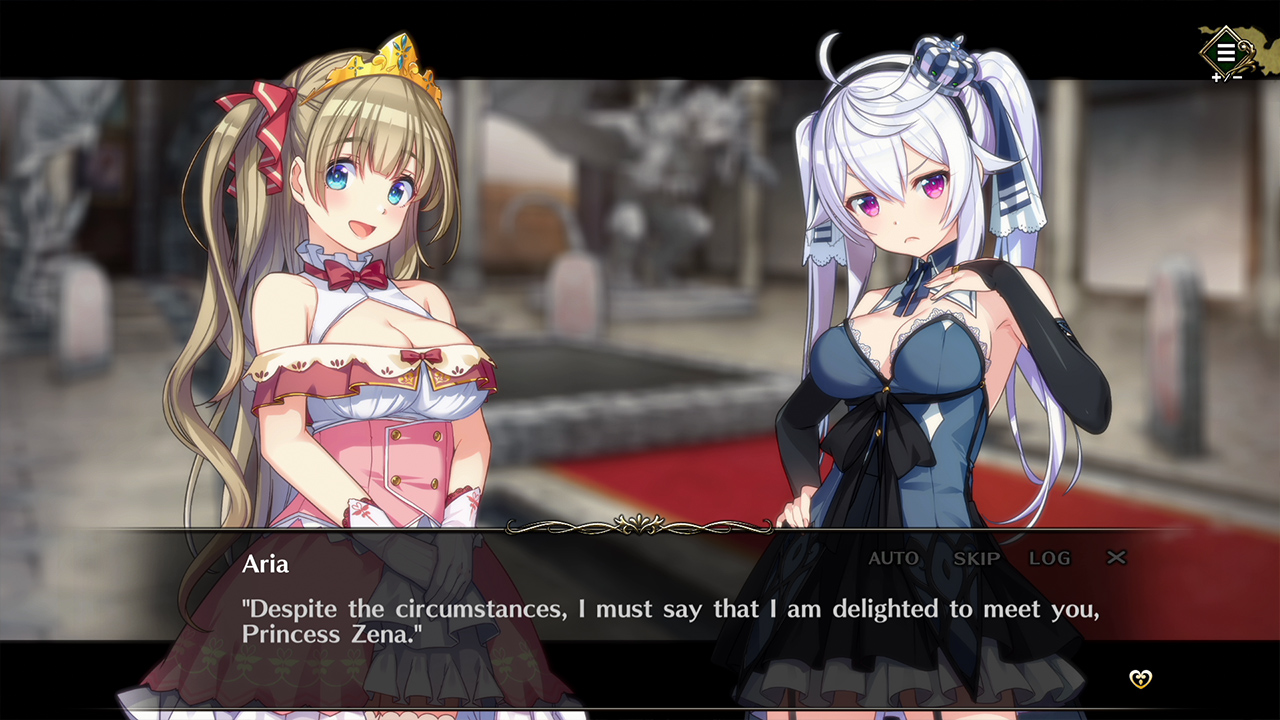Open the quick menu from the top-right corner
The image size is (1280, 720).
(x=1224, y=50)
